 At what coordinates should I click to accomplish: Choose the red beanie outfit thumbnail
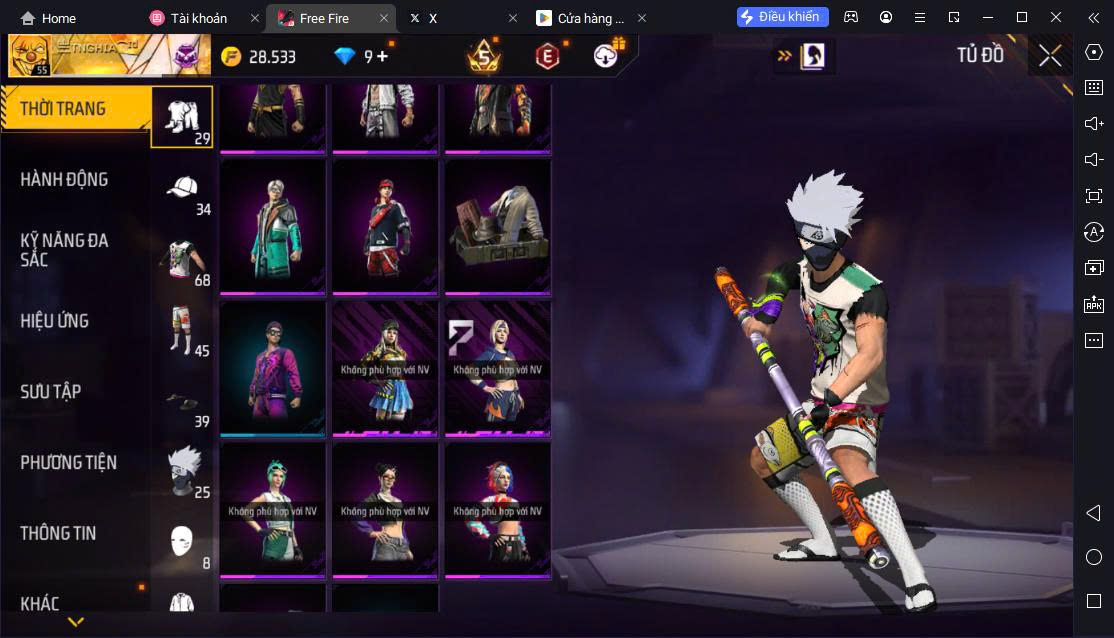385,226
